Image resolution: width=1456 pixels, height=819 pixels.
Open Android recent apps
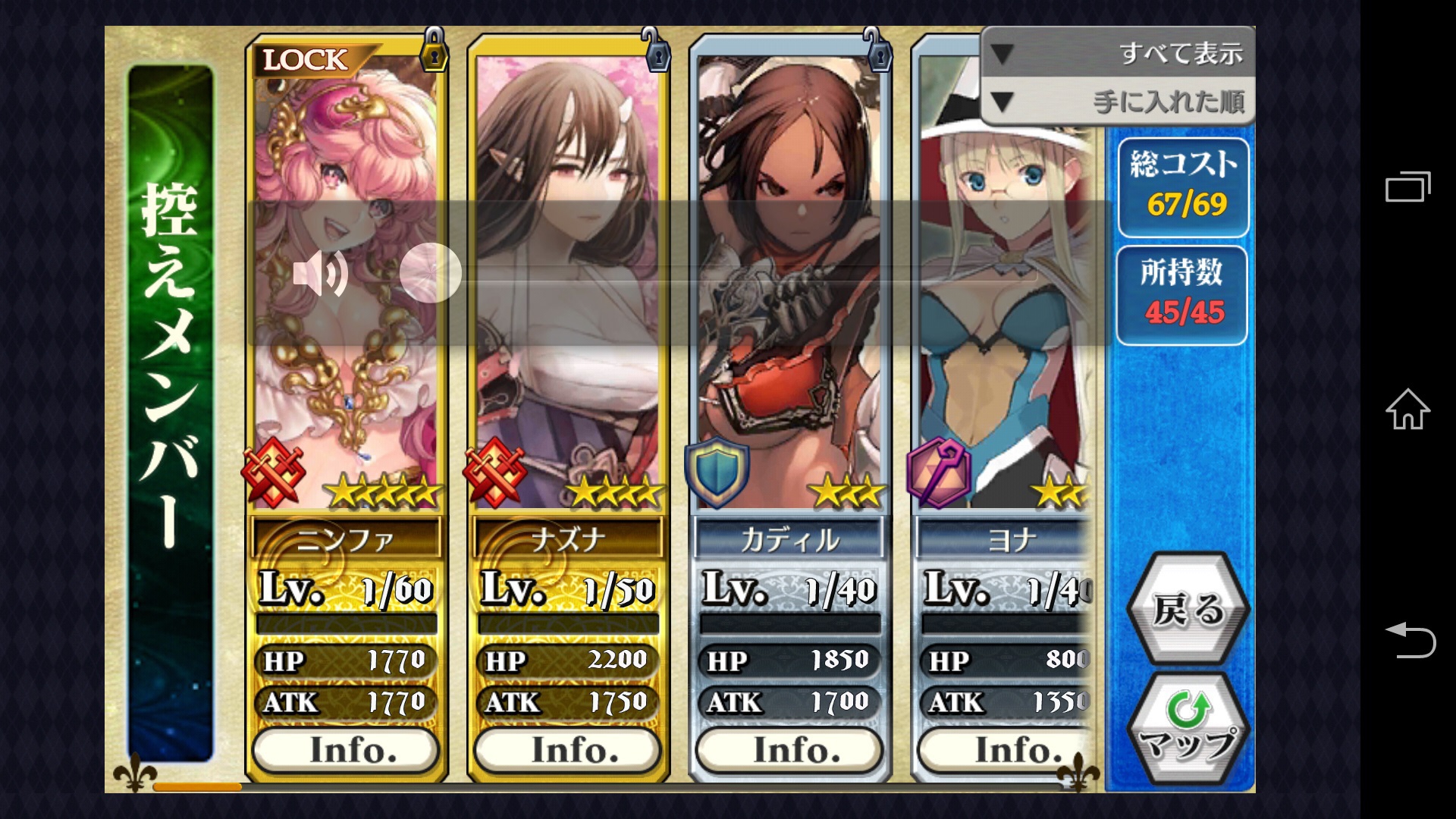pyautogui.click(x=1407, y=187)
